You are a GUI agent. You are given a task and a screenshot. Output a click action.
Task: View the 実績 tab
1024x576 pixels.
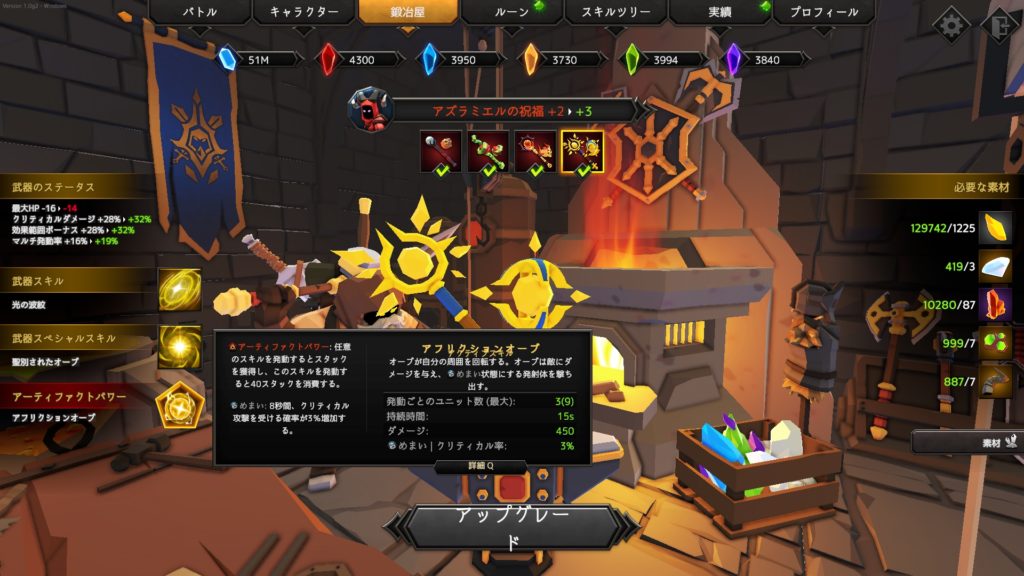(719, 13)
